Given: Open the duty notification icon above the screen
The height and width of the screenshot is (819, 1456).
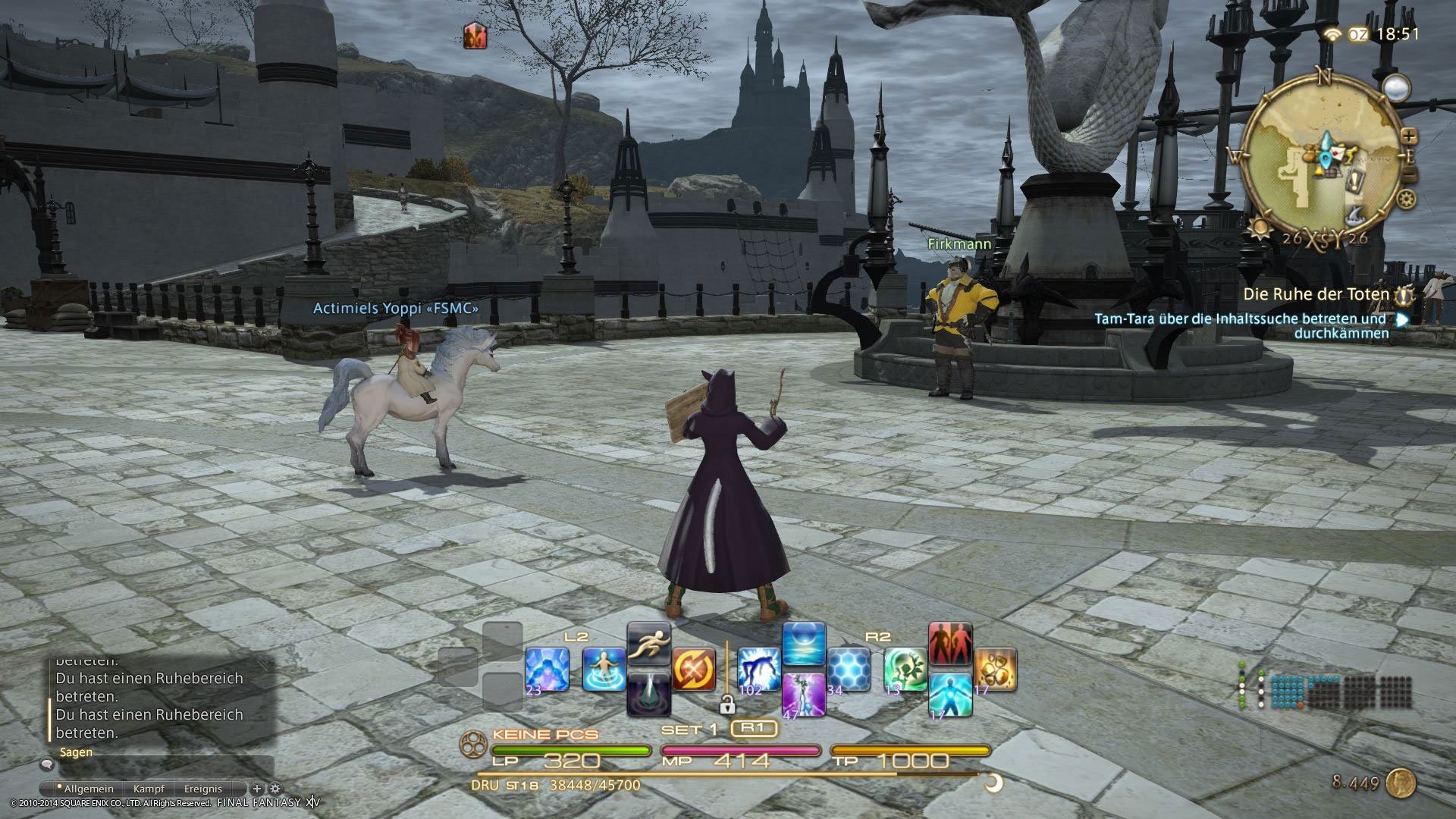Looking at the screenshot, I should [x=474, y=34].
